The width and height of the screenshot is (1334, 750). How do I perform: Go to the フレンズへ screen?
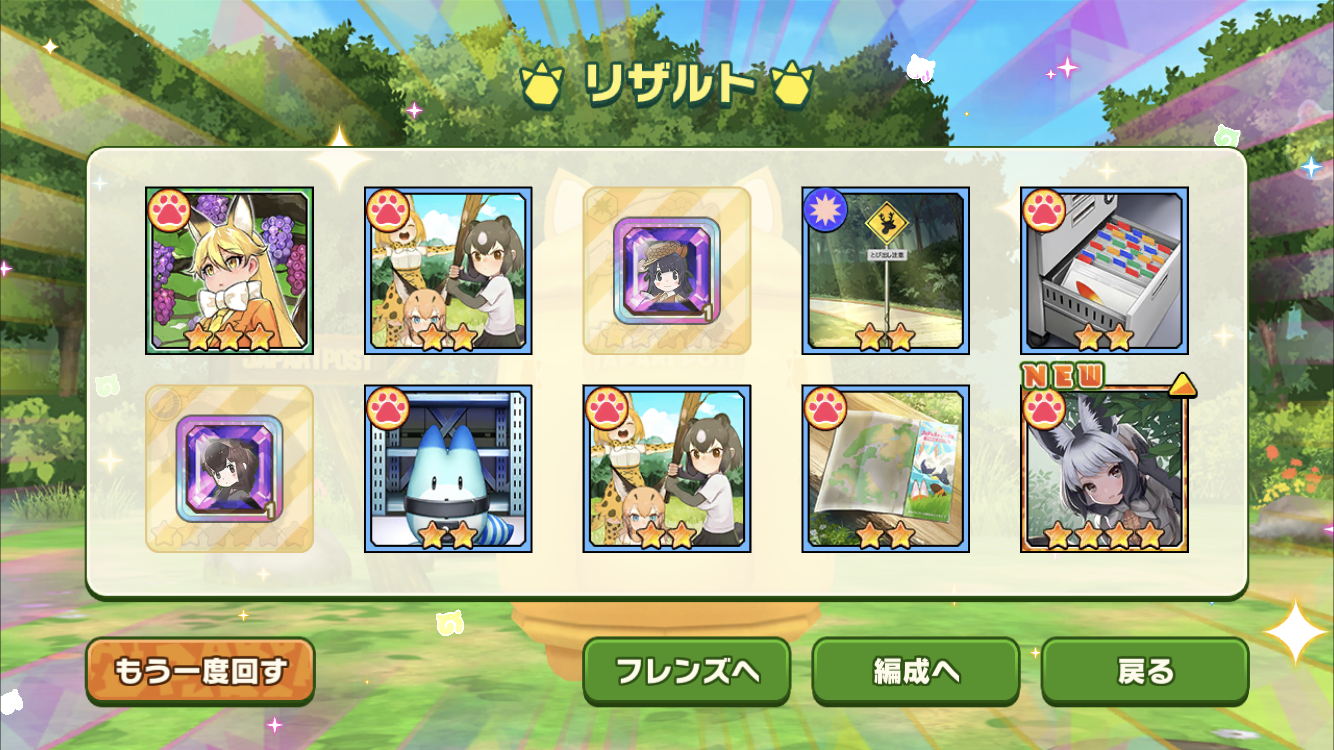pyautogui.click(x=687, y=671)
